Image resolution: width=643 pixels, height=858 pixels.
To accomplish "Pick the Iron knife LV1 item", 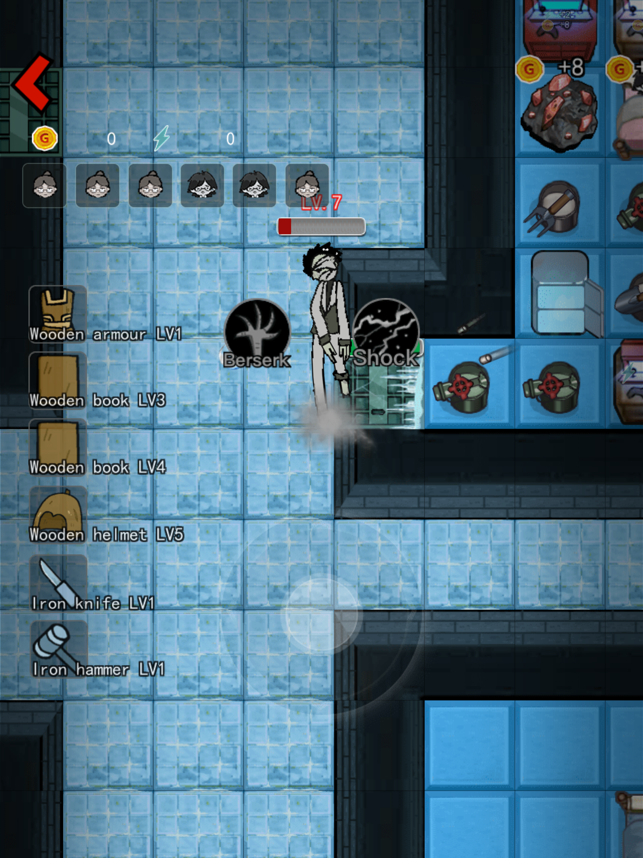I will pos(57,582).
